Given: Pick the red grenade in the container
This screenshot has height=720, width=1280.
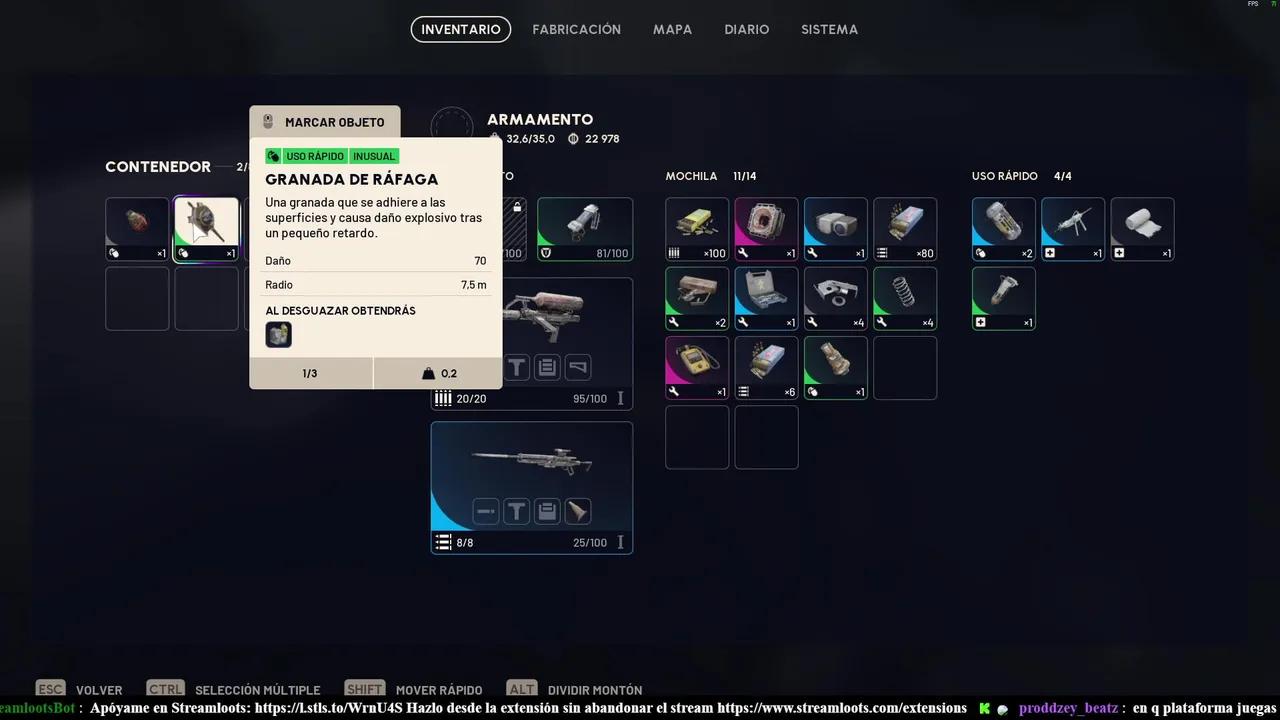Looking at the screenshot, I should [137, 229].
